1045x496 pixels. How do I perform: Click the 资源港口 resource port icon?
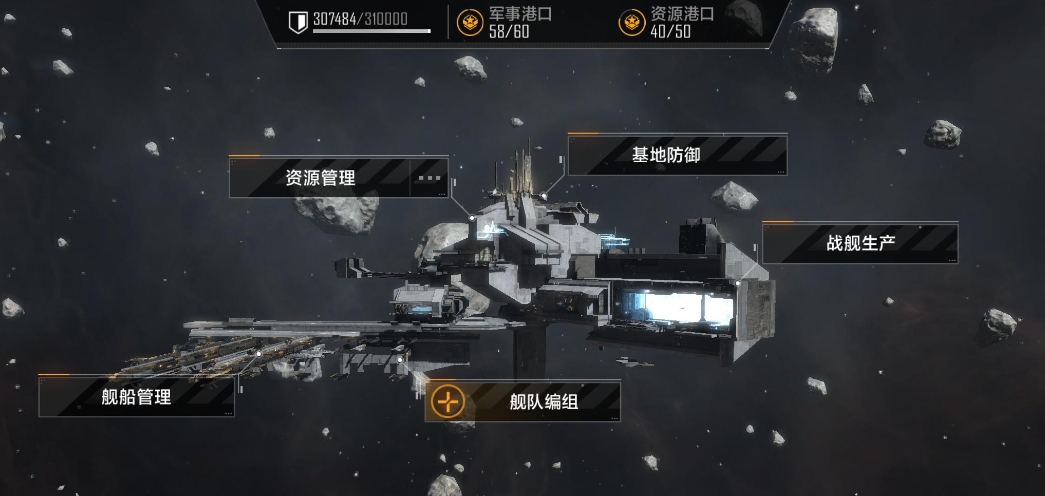631,21
